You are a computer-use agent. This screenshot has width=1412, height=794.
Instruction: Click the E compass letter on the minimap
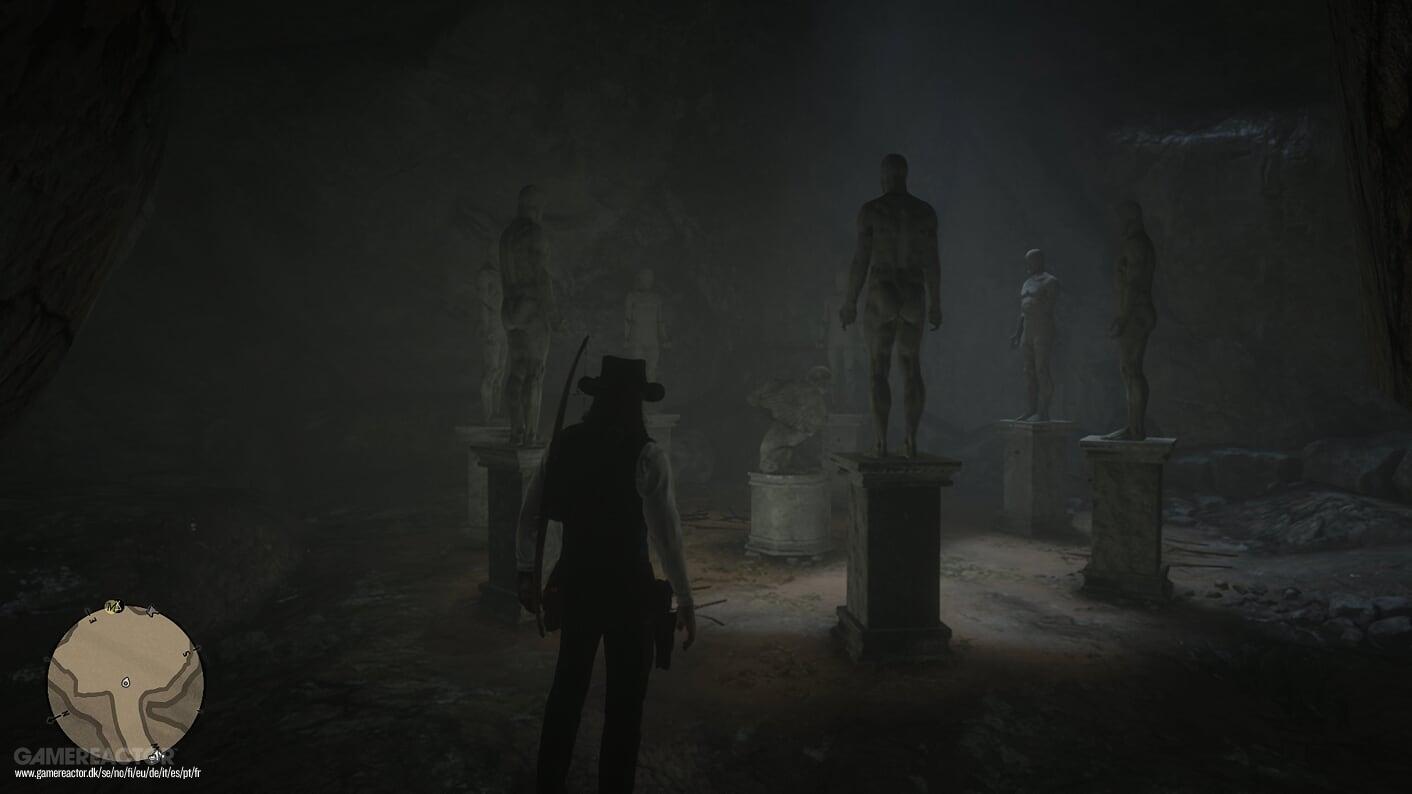coord(93,619)
